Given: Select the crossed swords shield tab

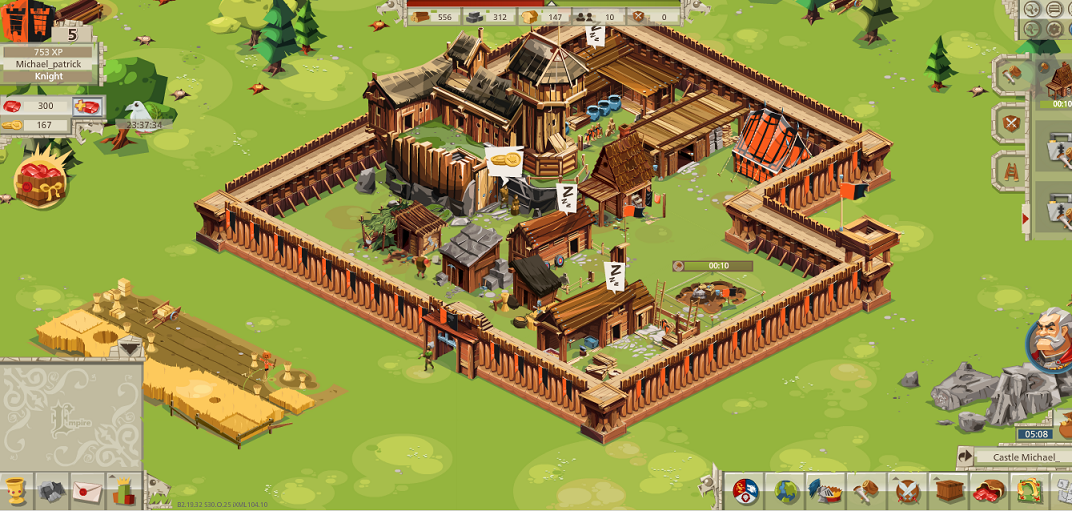Looking at the screenshot, I should click(x=1011, y=123).
